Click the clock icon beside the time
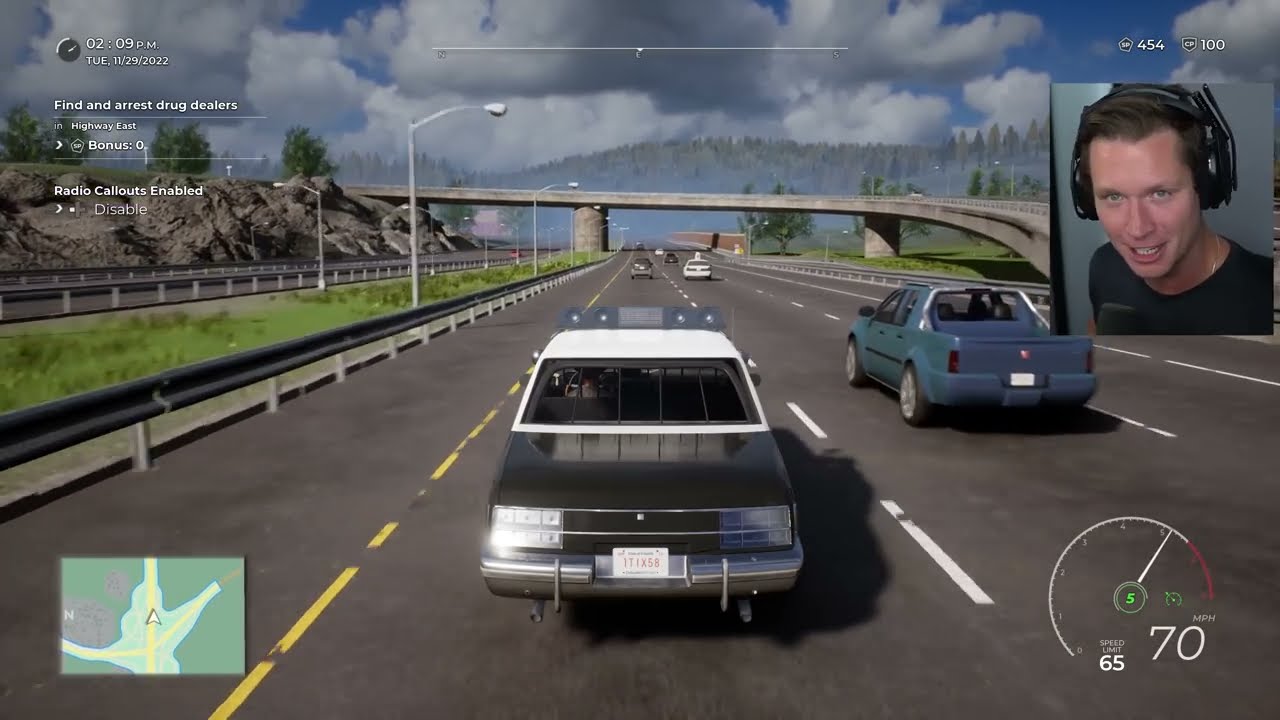 (68, 49)
